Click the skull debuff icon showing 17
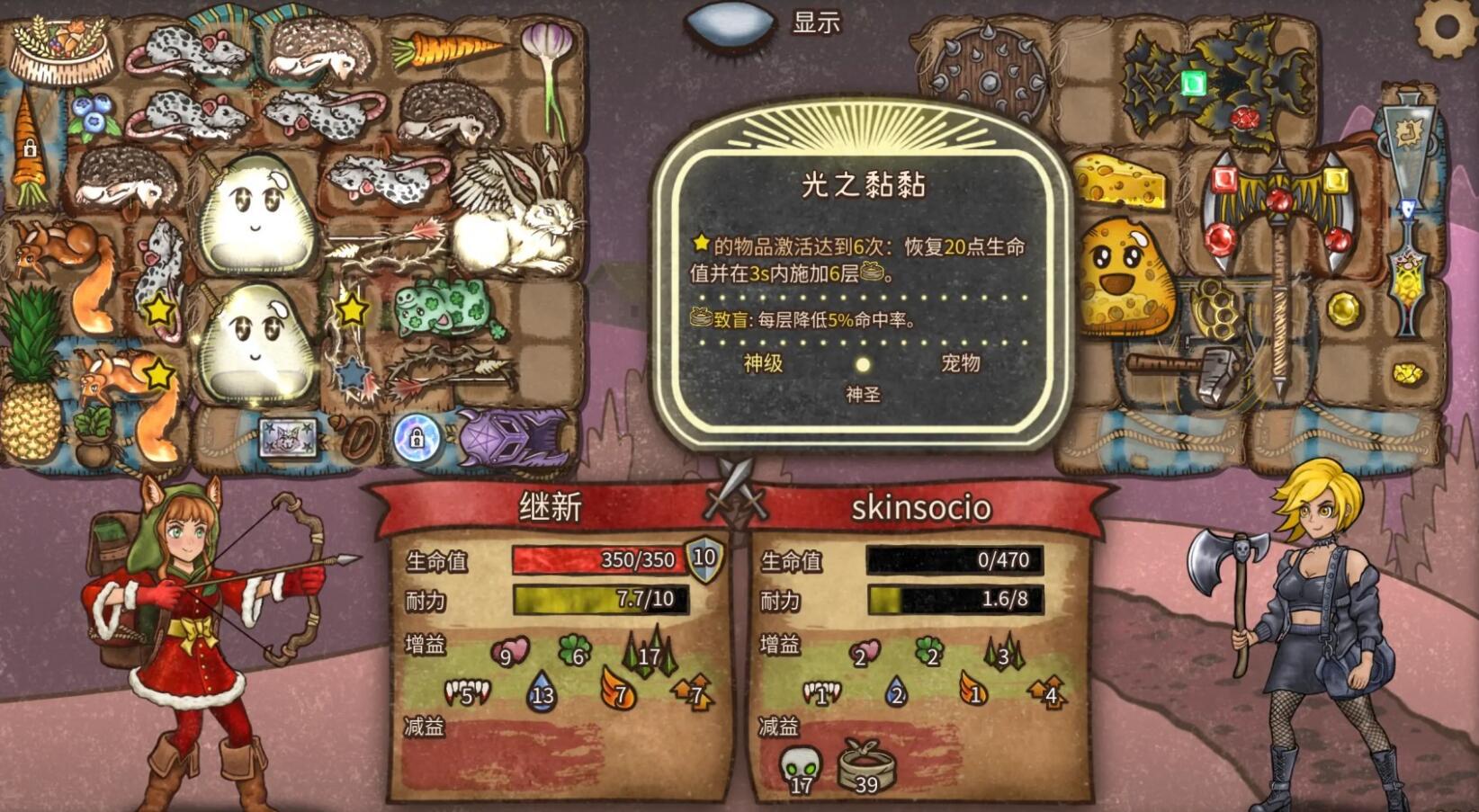The width and height of the screenshot is (1479, 812). [x=799, y=766]
